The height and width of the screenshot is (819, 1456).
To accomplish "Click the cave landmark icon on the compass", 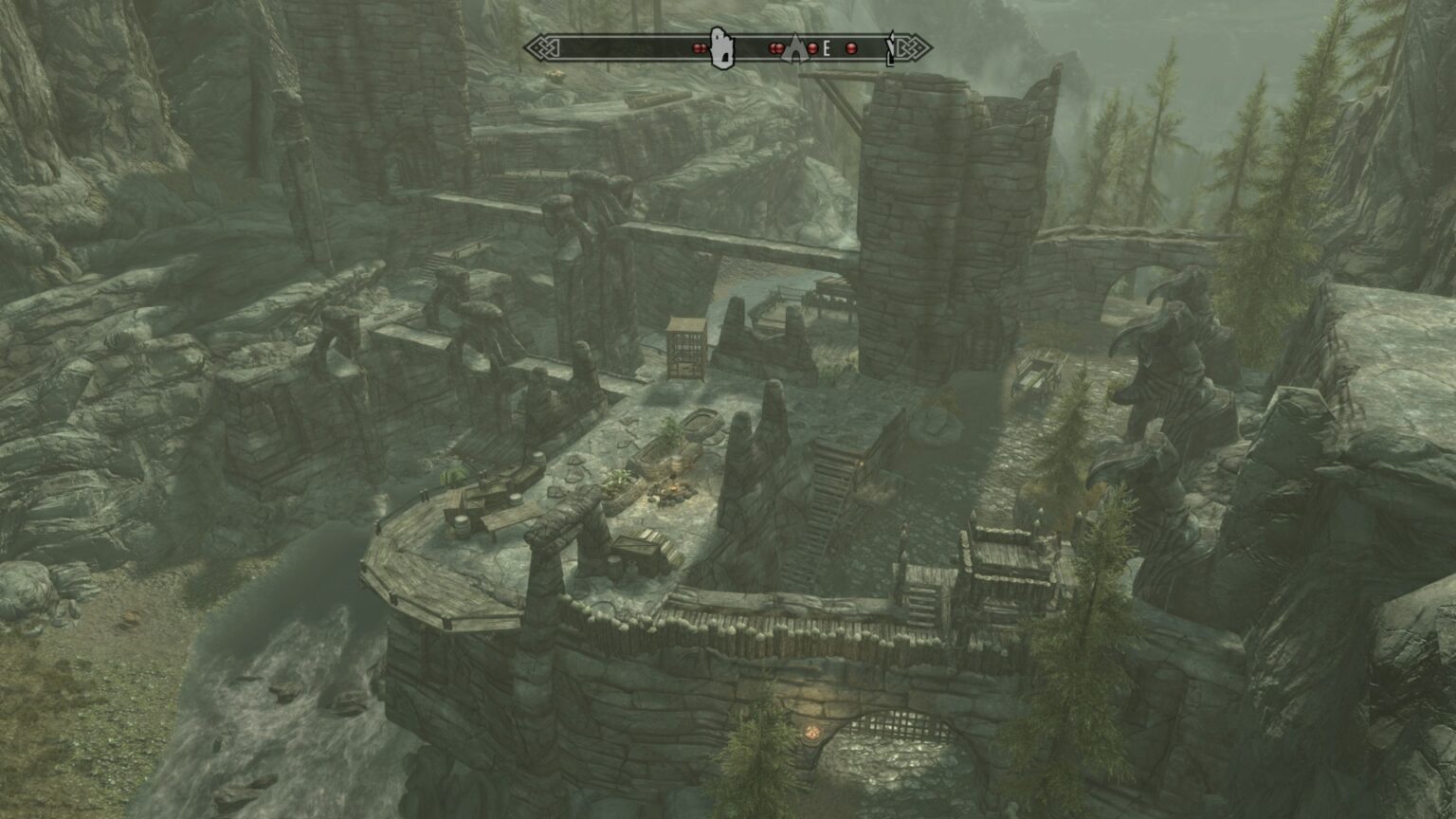I will 796,48.
